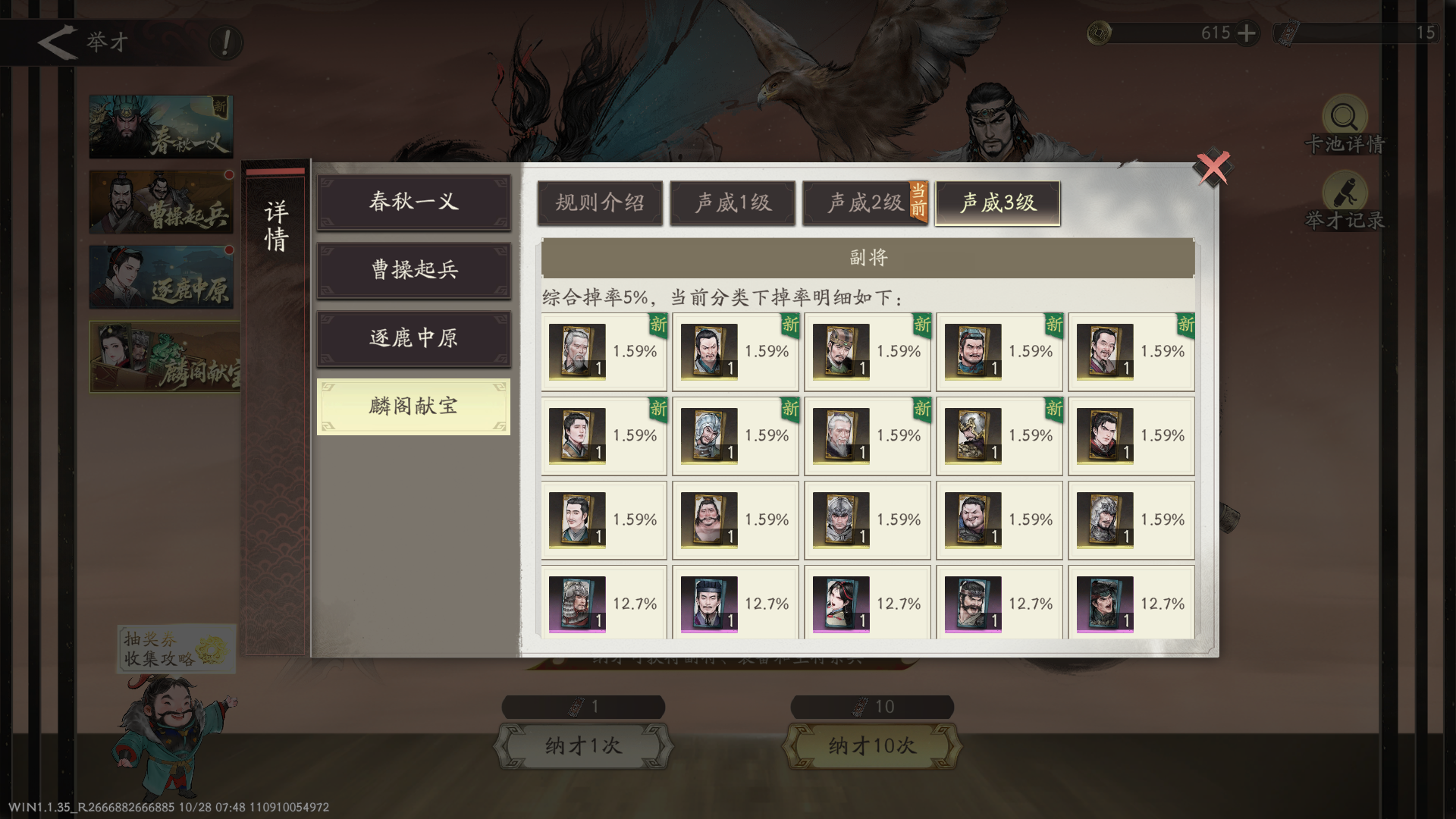Select 逐鹿中原 in the details list
Viewport: 1456px width, 819px height.
413,339
